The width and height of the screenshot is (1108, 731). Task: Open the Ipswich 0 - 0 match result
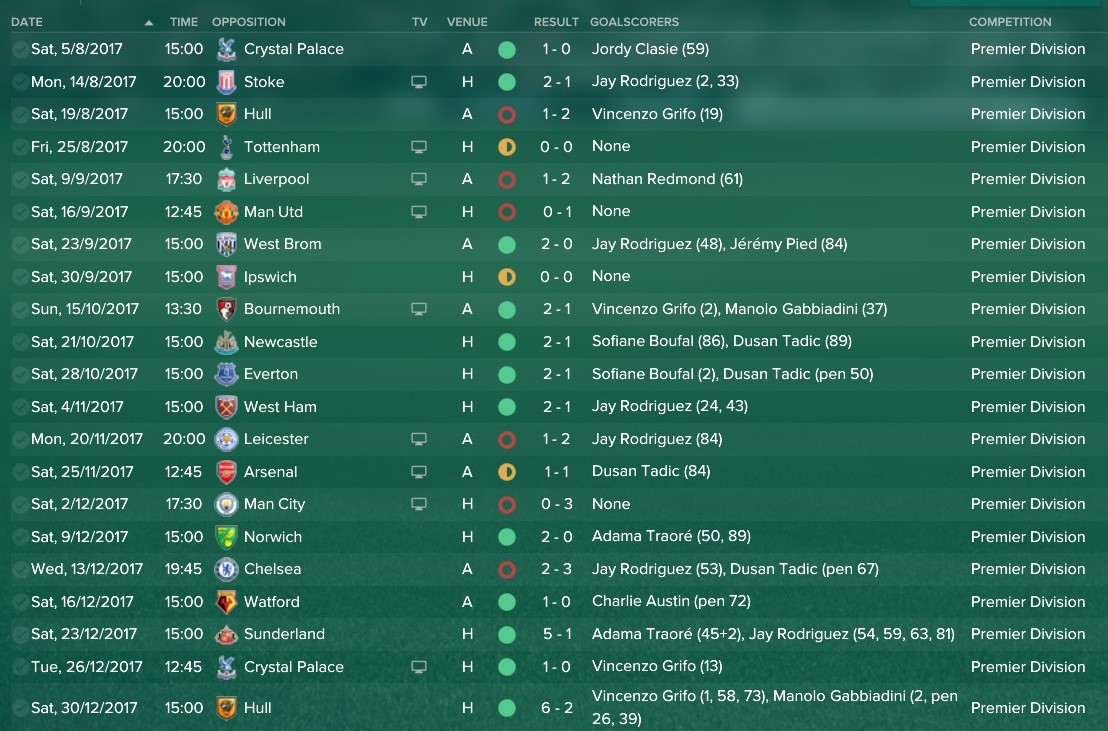(556, 277)
